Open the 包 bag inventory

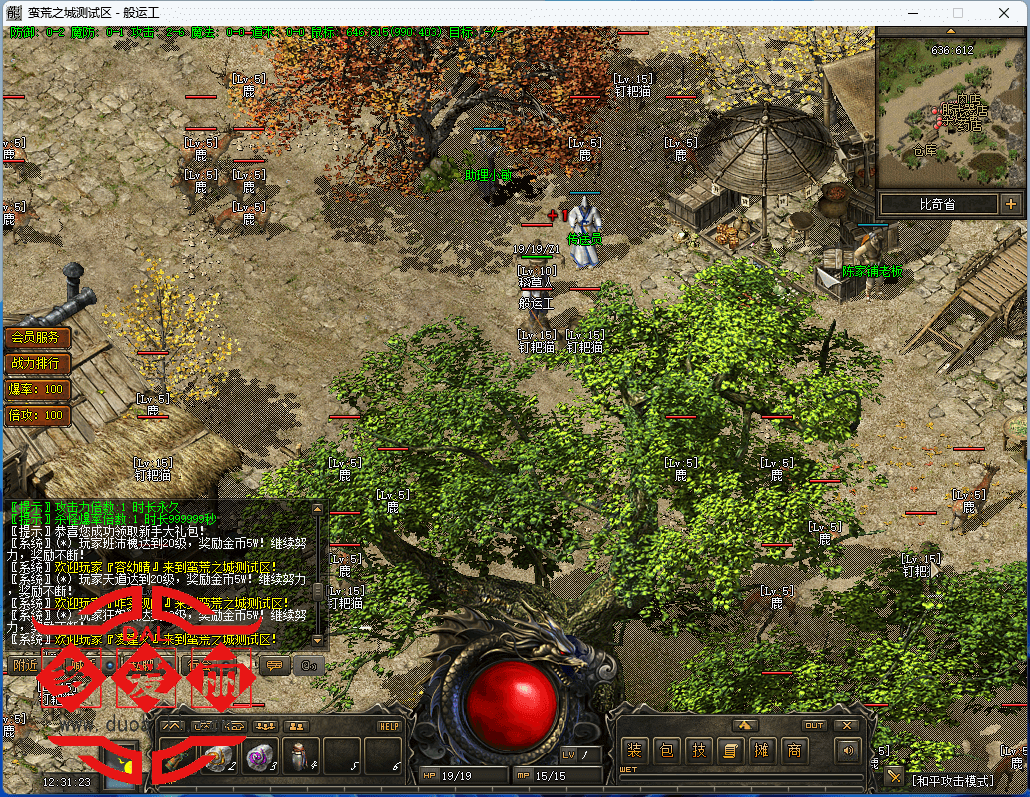point(667,750)
